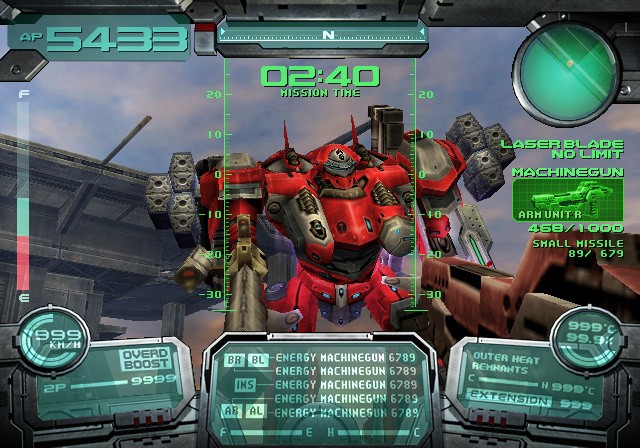Select the AR weapon slot tag
The image size is (640, 448).
click(x=233, y=411)
